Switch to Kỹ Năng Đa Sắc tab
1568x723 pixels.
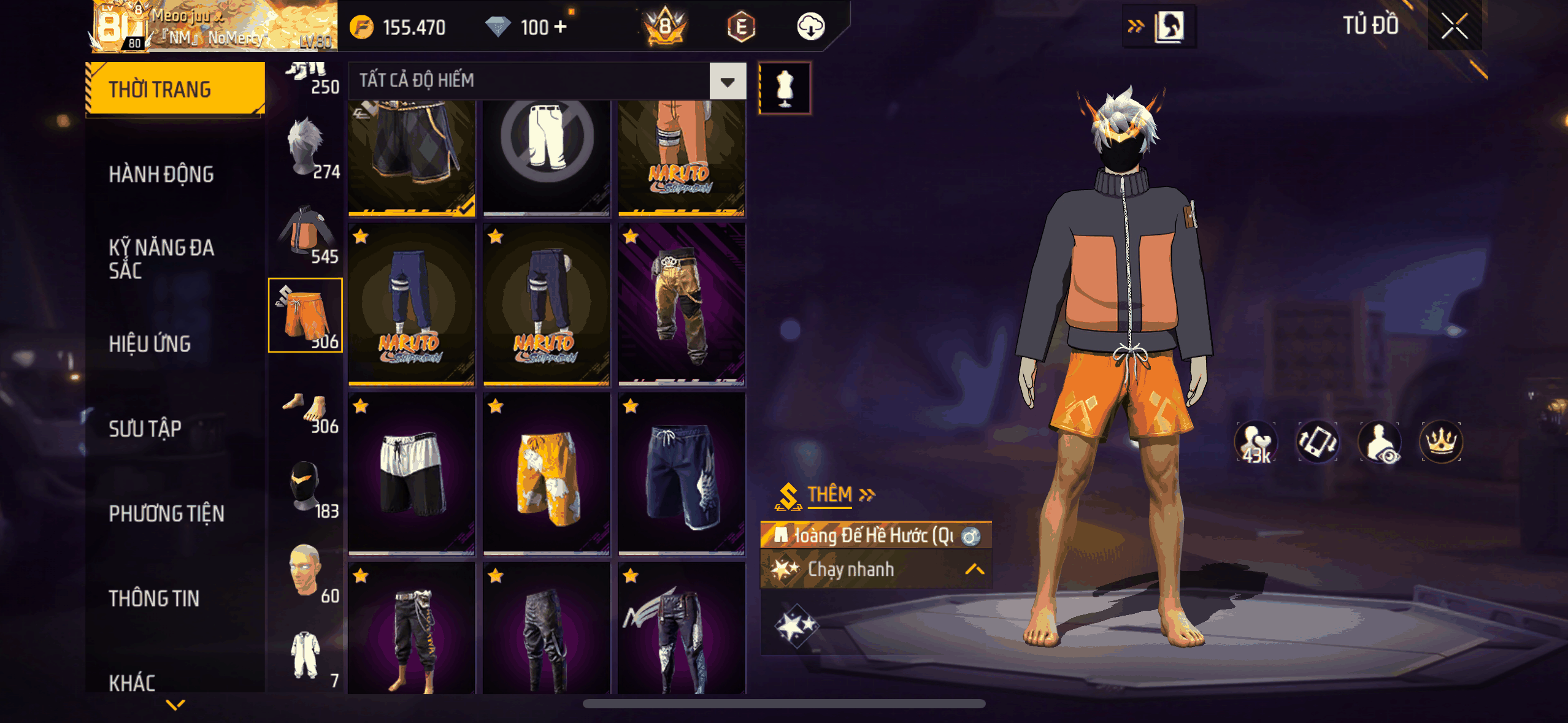coord(161,259)
